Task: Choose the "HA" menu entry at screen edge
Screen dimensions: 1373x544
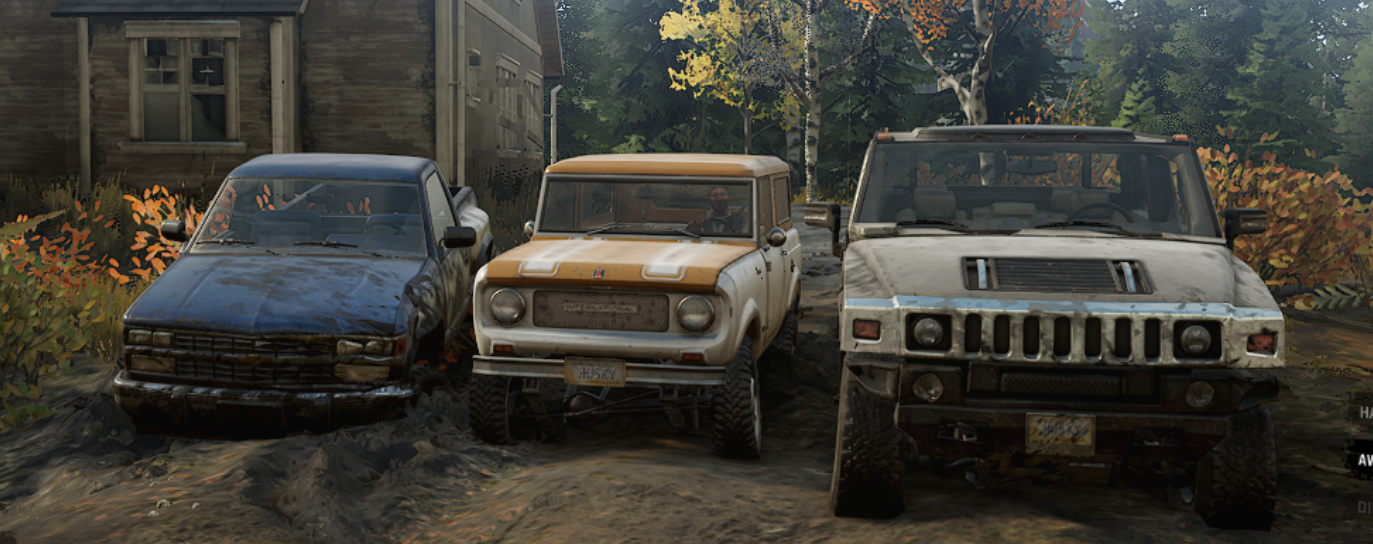Action: 1363,412
